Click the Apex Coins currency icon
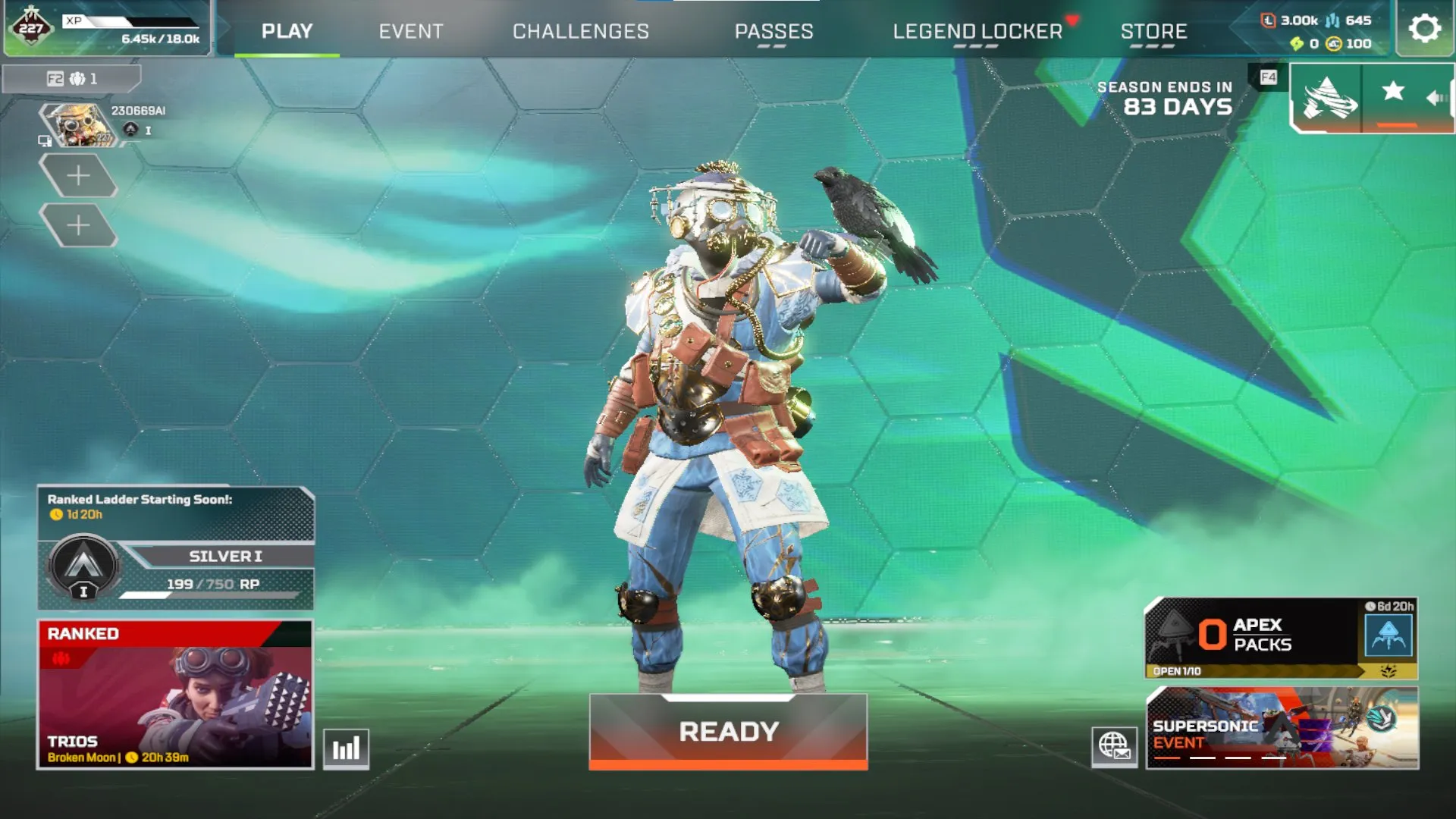 (1332, 44)
